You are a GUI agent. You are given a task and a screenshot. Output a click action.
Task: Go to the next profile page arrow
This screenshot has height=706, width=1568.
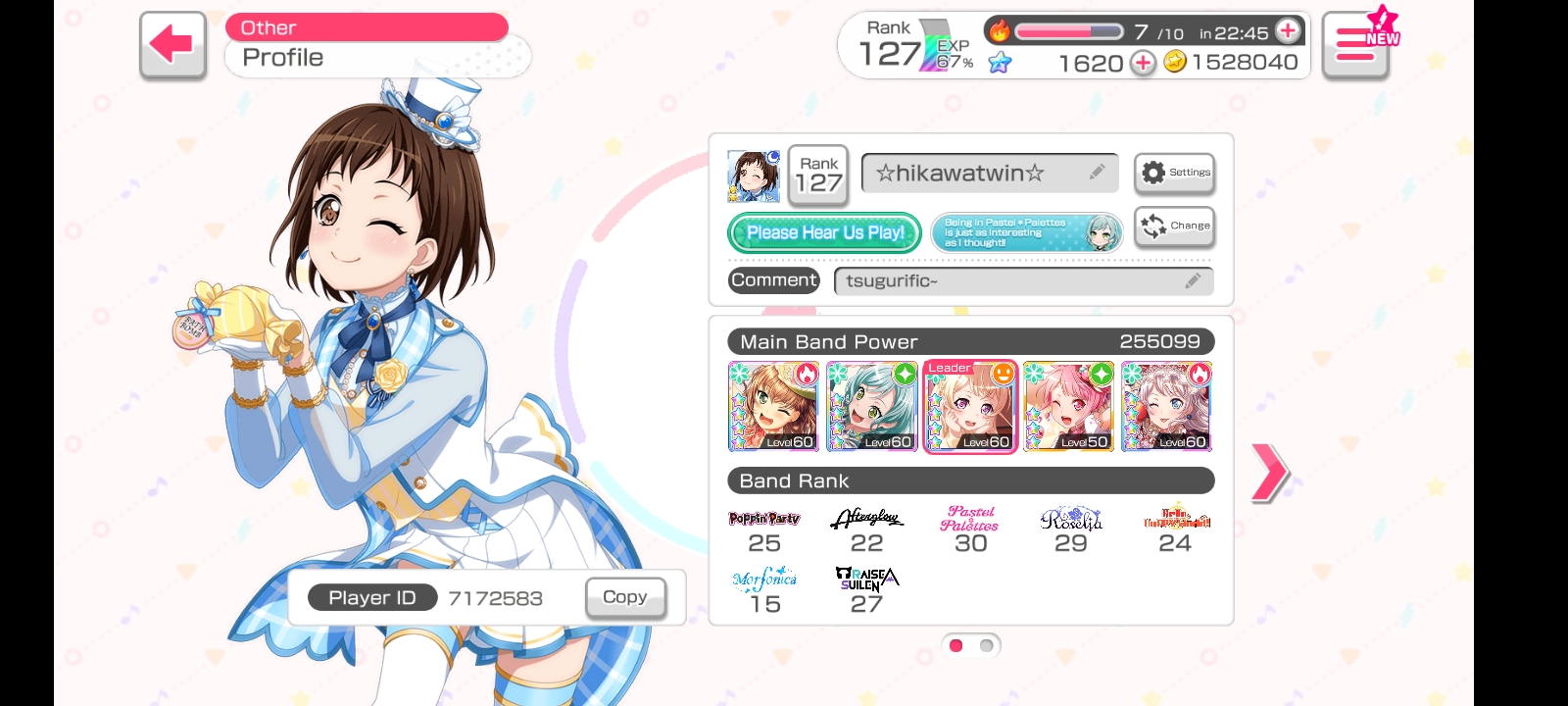pyautogui.click(x=1269, y=473)
